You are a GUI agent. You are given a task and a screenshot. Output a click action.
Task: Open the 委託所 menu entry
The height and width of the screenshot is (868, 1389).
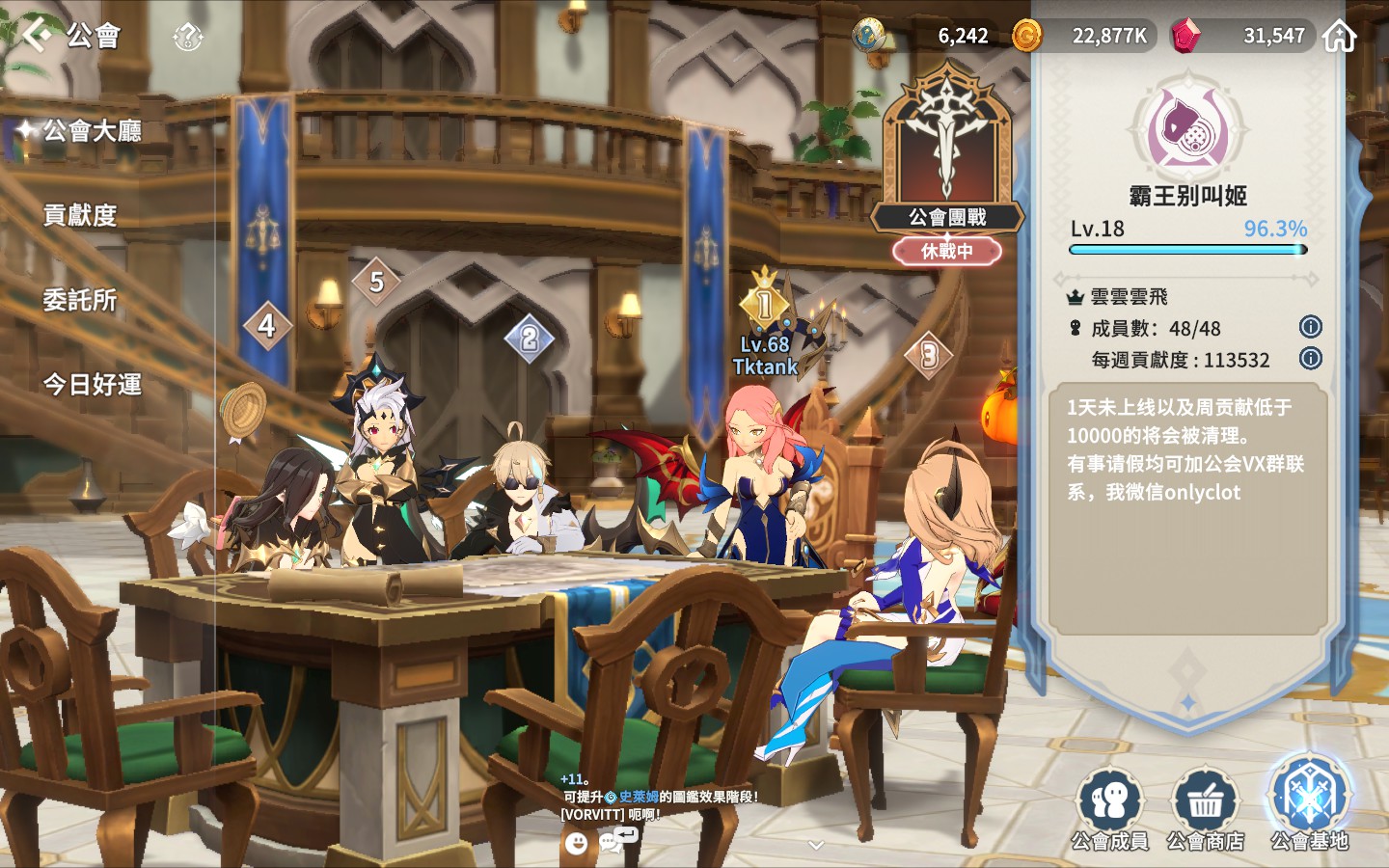point(80,300)
